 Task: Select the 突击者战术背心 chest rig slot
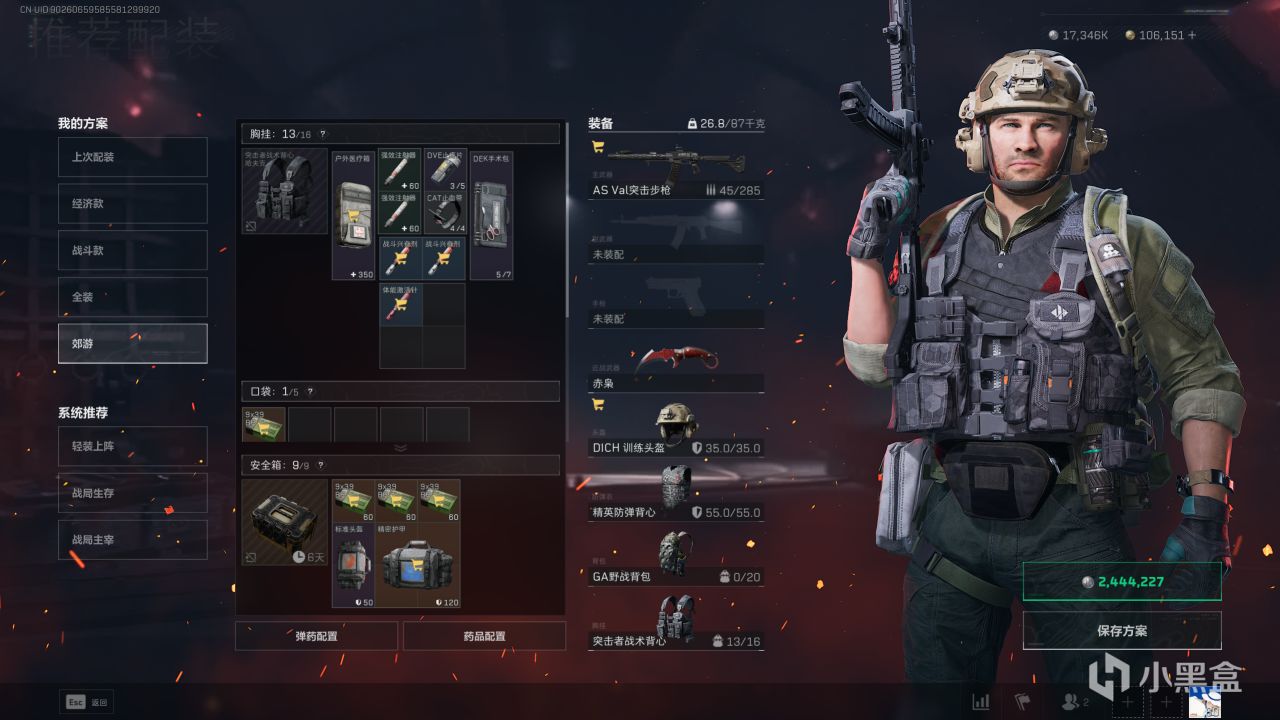pyautogui.click(x=676, y=622)
